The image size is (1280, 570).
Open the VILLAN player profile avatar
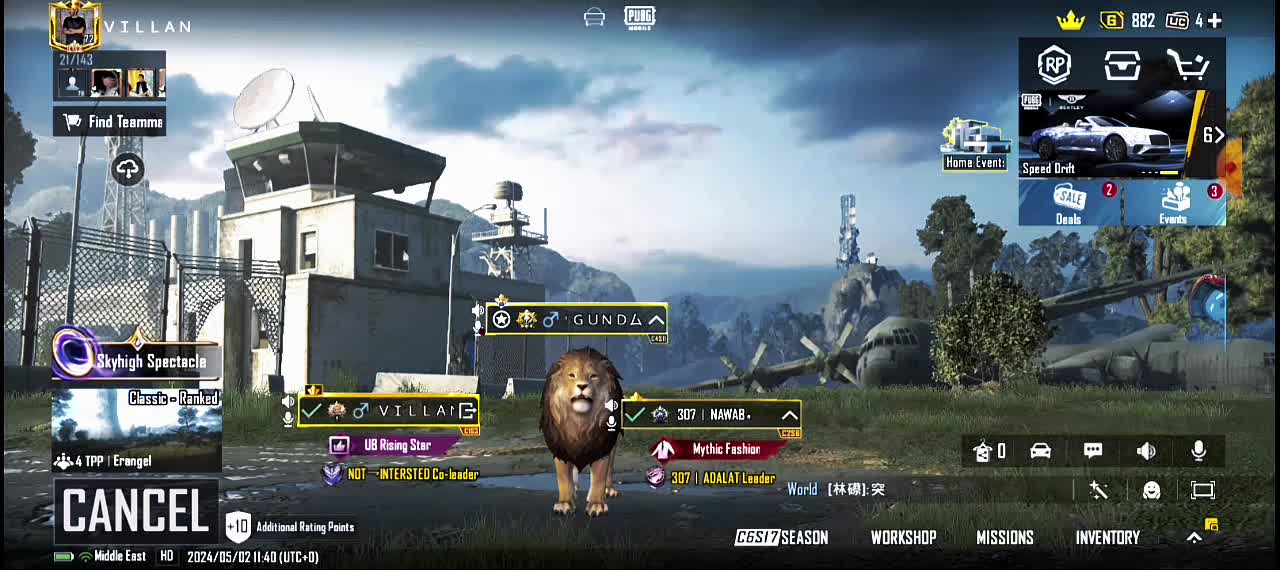(75, 26)
